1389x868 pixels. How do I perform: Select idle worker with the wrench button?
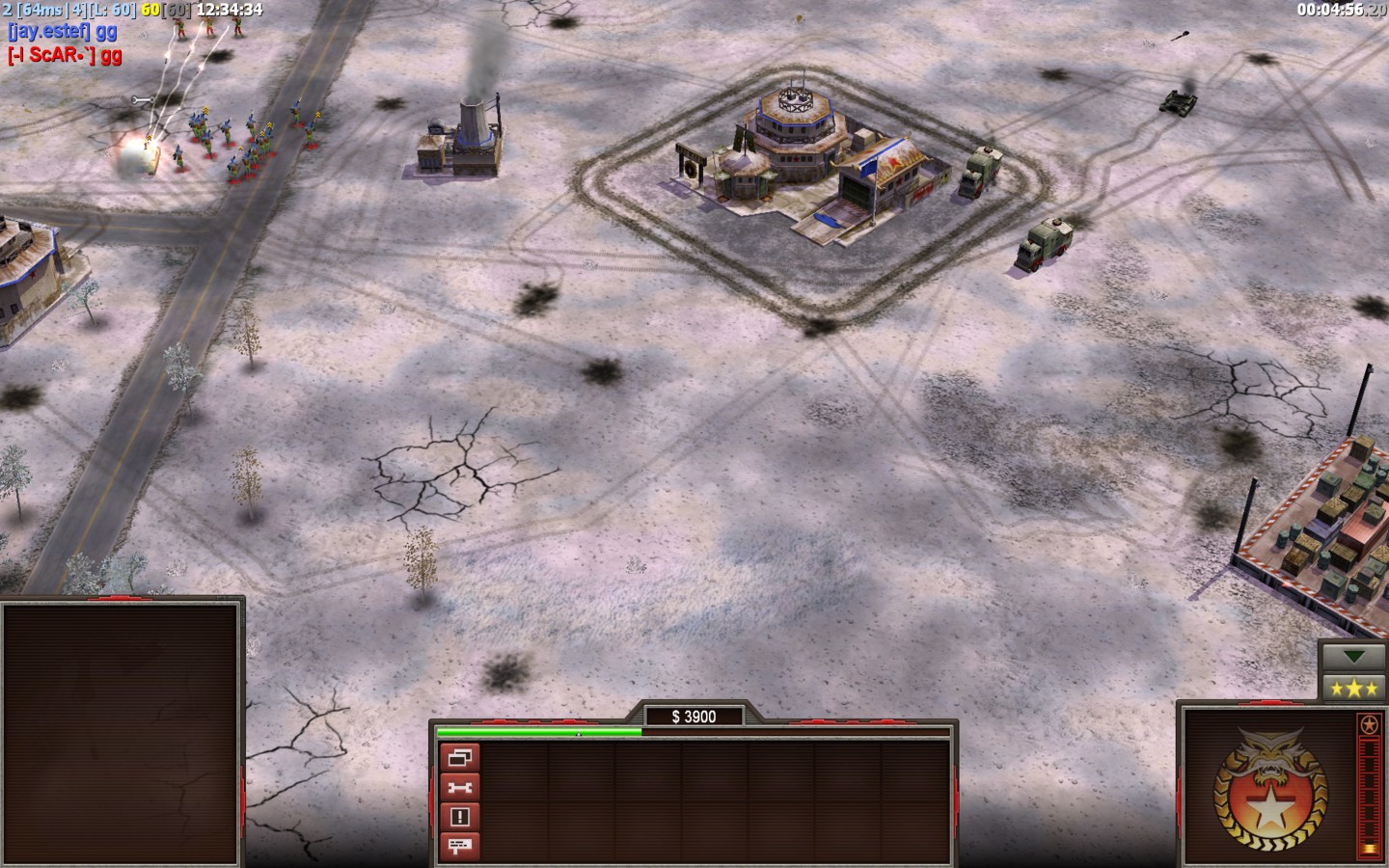coord(460,787)
